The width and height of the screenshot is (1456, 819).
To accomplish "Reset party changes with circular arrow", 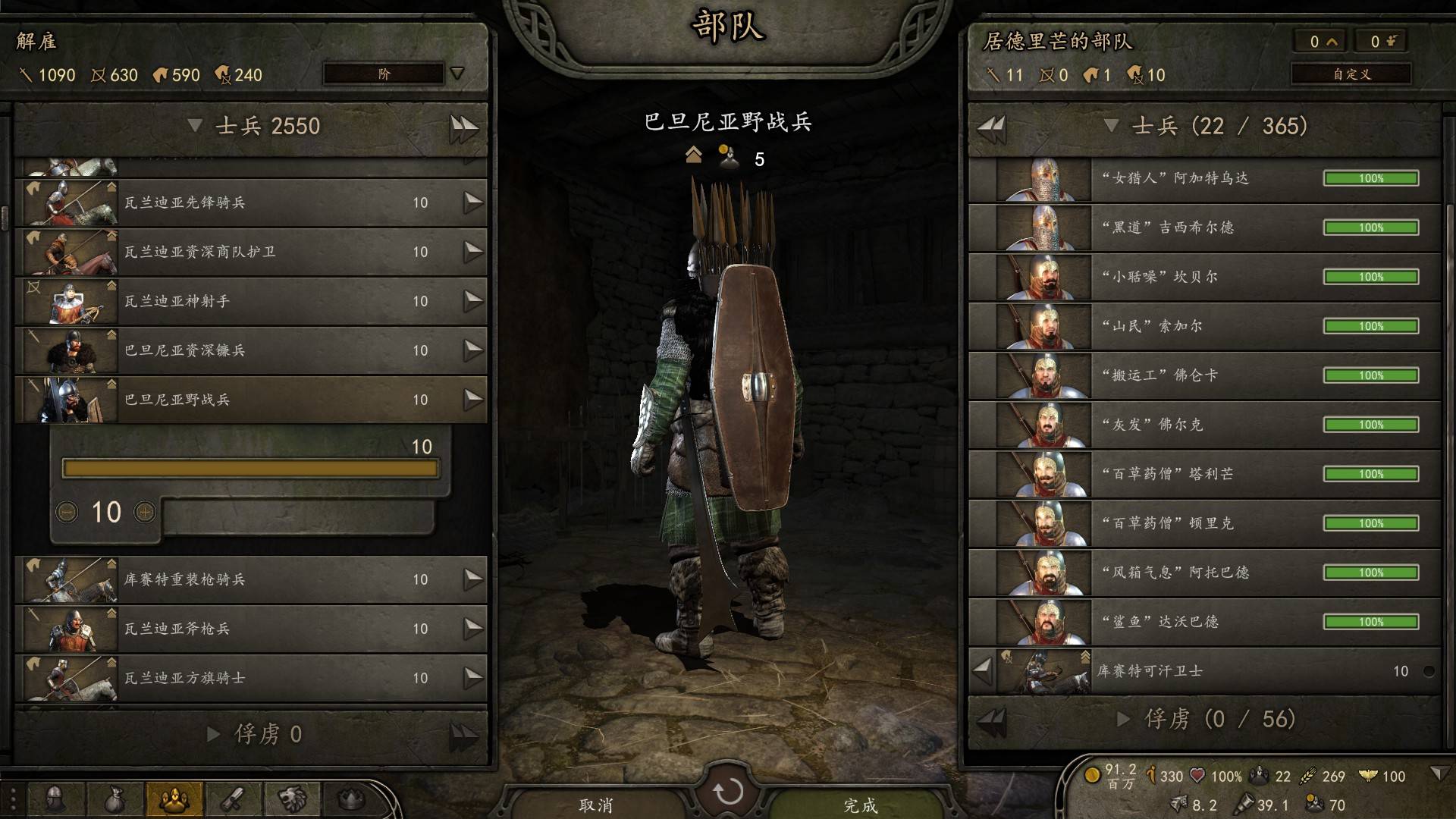I will click(x=728, y=792).
